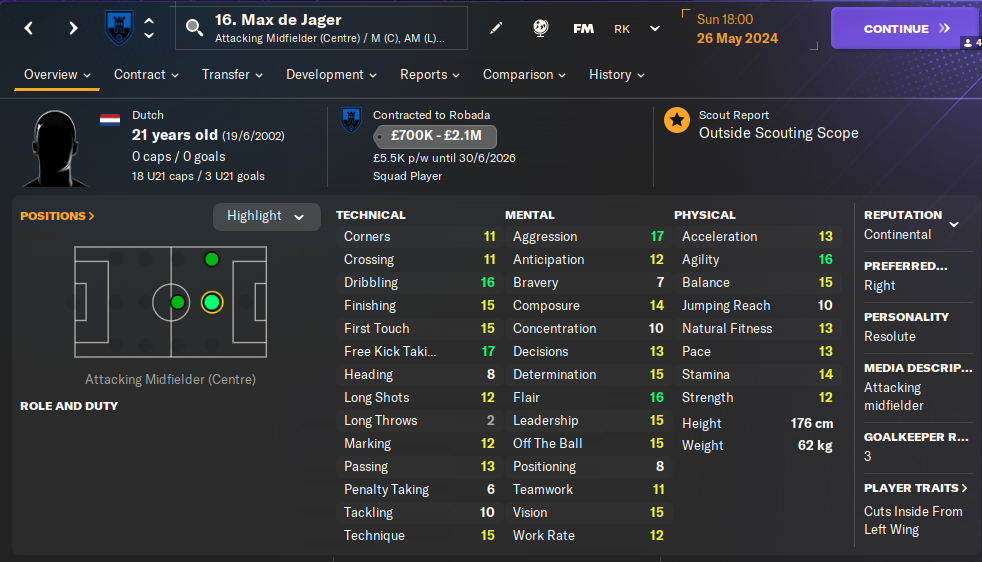Go back to previous screen arrow
982x562 pixels.
tap(29, 29)
